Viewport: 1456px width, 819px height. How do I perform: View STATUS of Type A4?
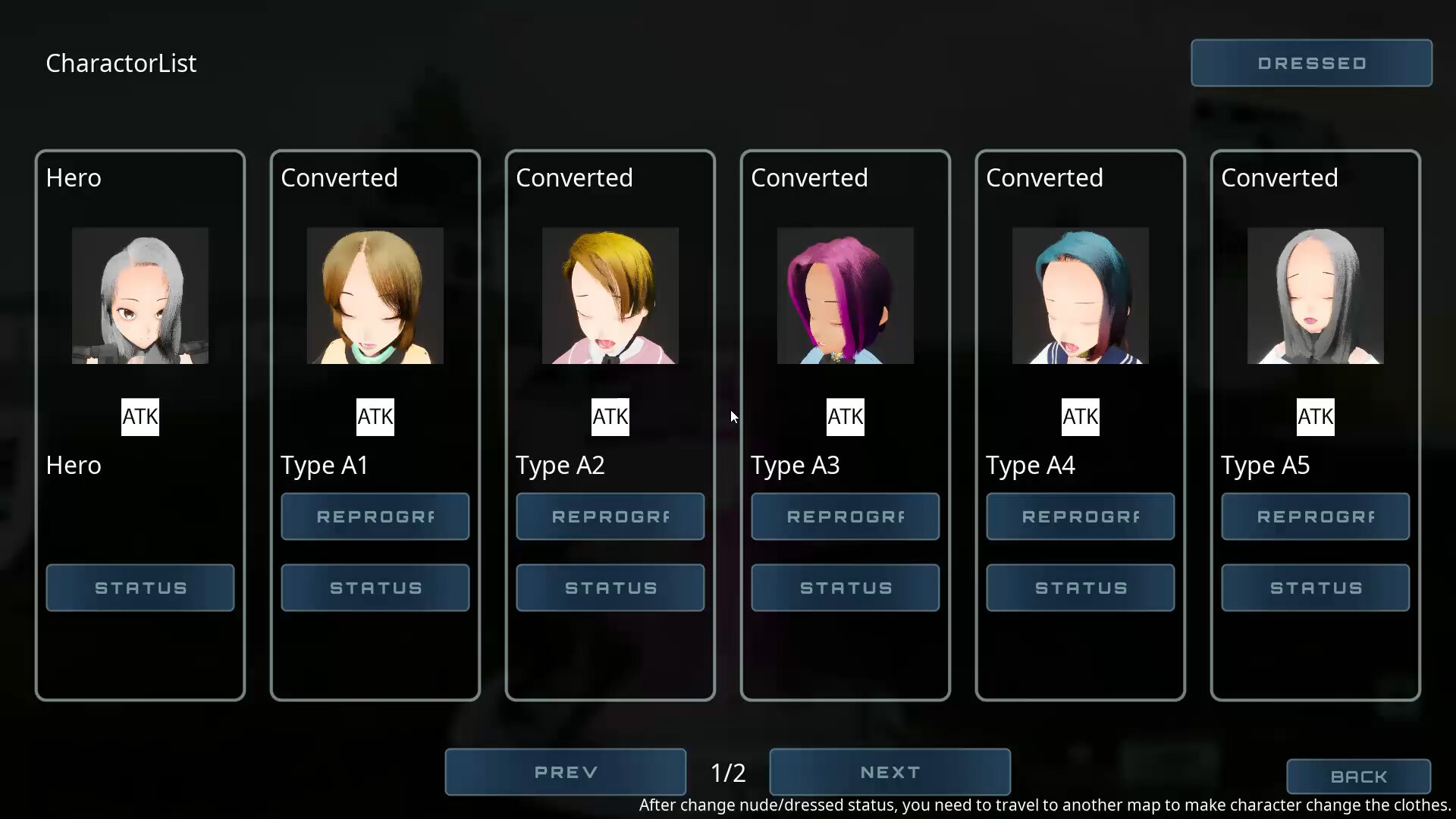[1080, 588]
